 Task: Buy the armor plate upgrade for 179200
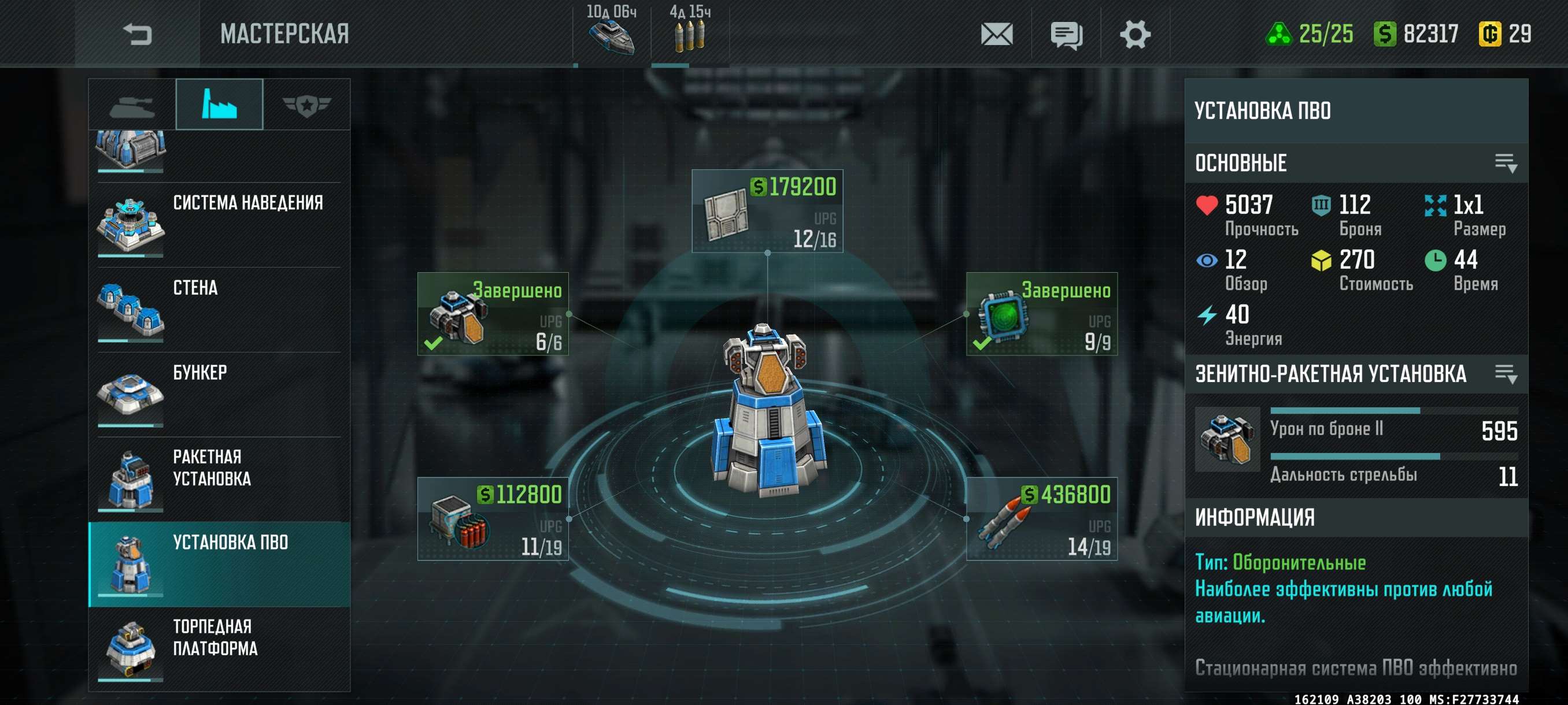coord(767,211)
